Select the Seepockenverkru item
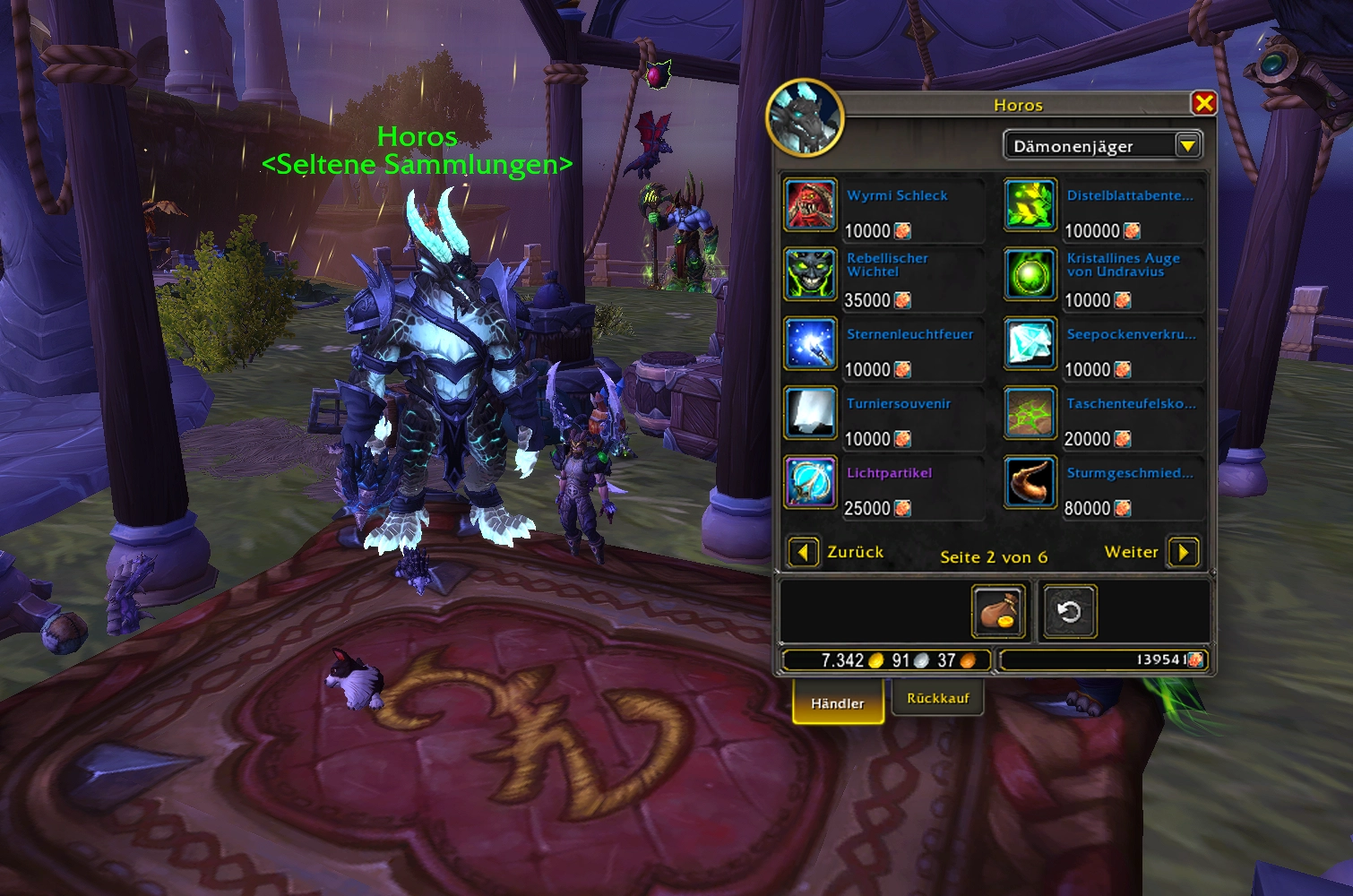Viewport: 1353px width, 896px height. tap(1030, 343)
